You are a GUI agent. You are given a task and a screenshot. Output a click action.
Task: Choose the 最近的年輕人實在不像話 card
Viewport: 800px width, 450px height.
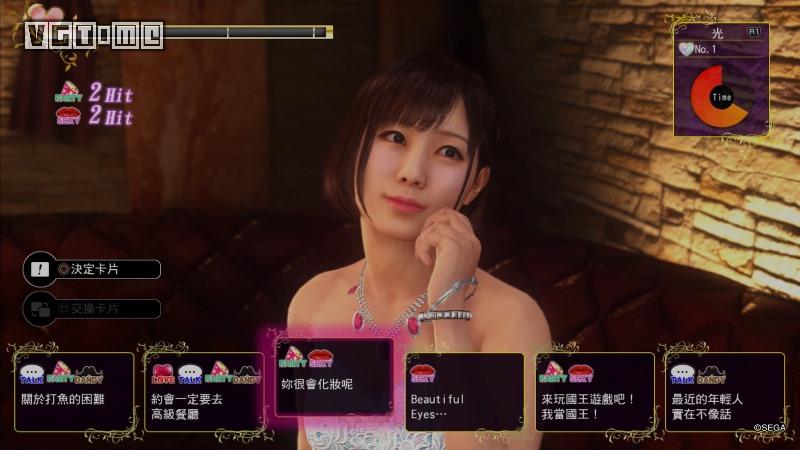(724, 391)
